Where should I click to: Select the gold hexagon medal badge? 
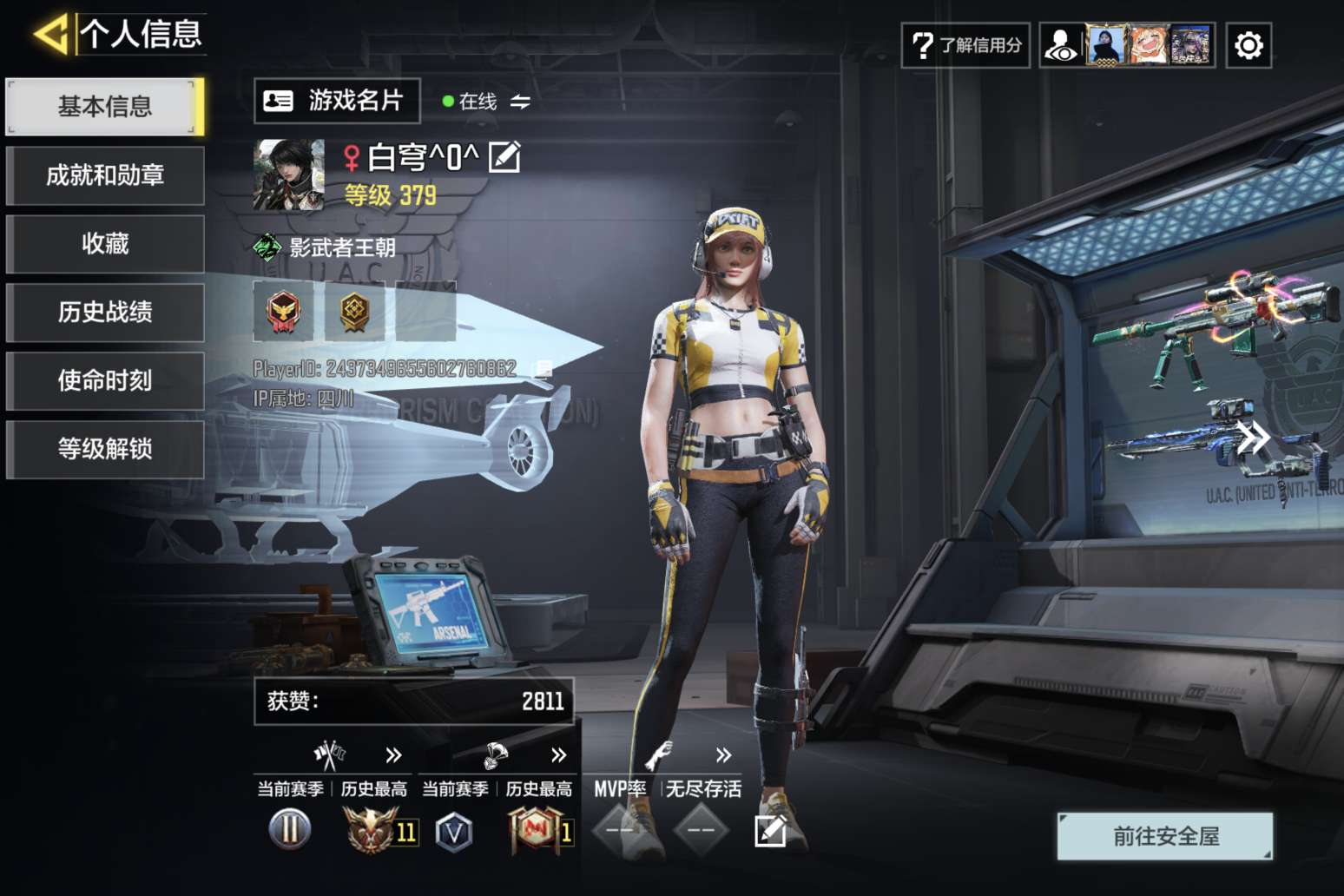pyautogui.click(x=354, y=311)
